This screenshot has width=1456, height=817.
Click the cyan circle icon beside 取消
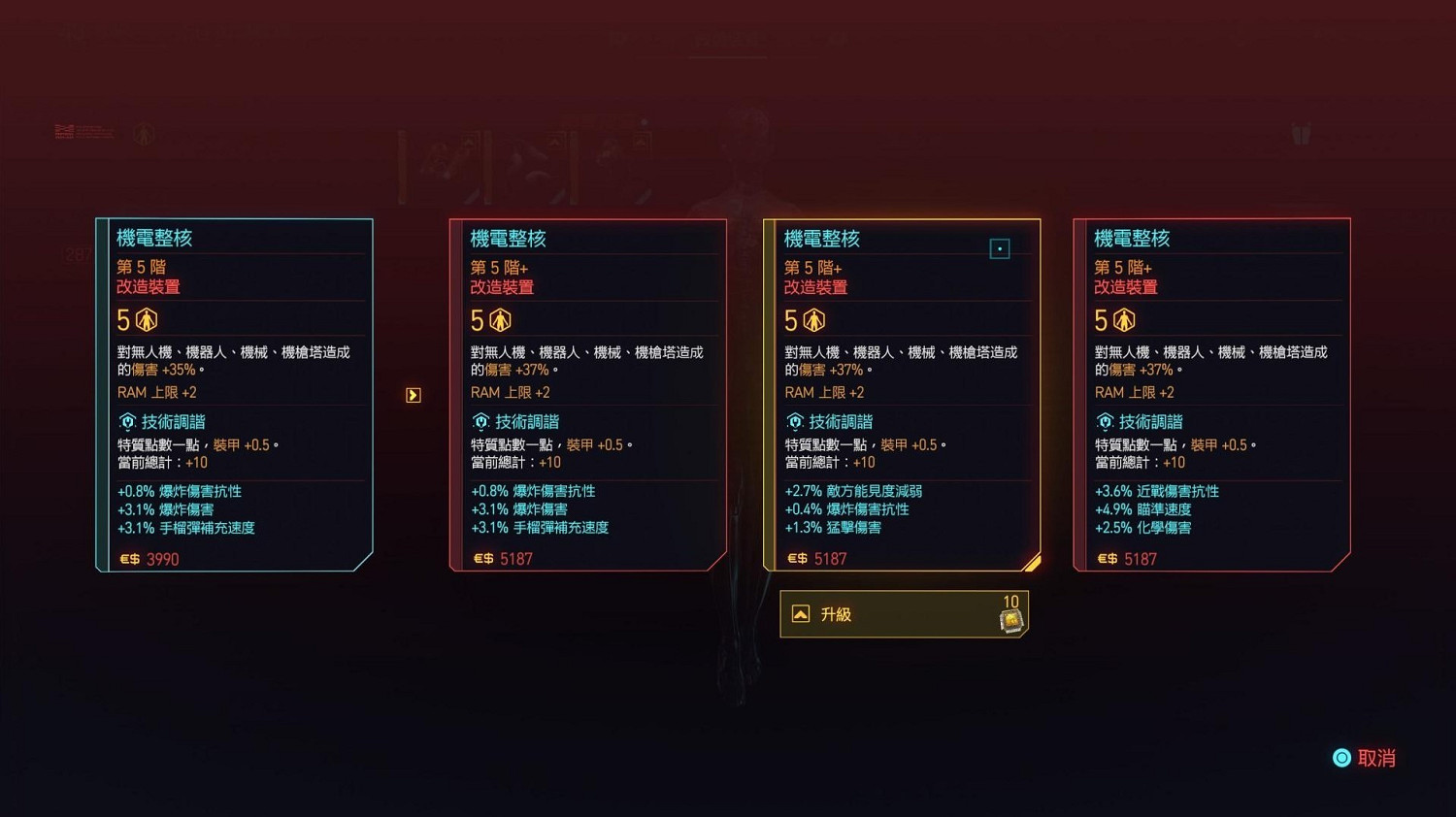pyautogui.click(x=1342, y=758)
